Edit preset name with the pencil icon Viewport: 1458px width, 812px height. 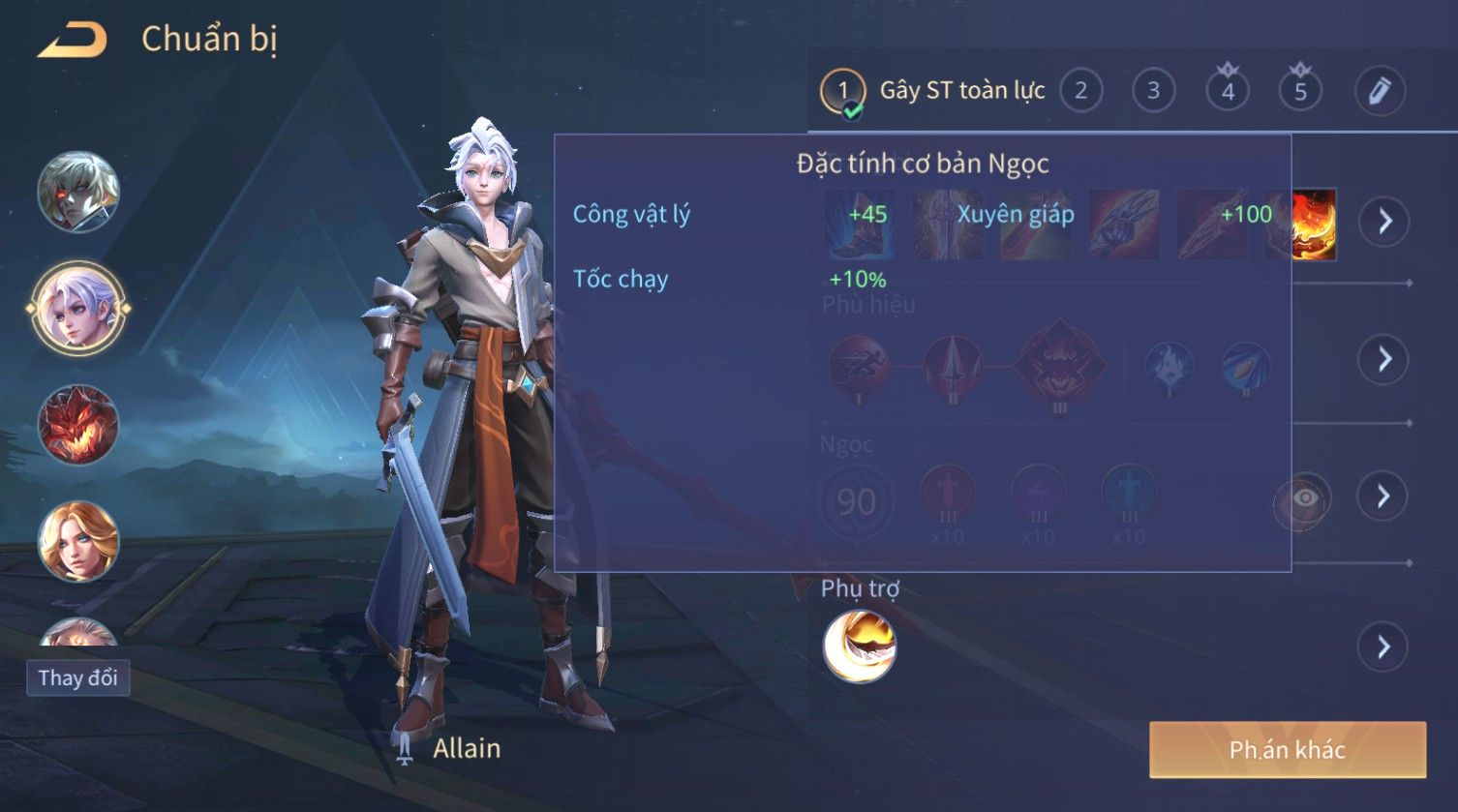1379,91
